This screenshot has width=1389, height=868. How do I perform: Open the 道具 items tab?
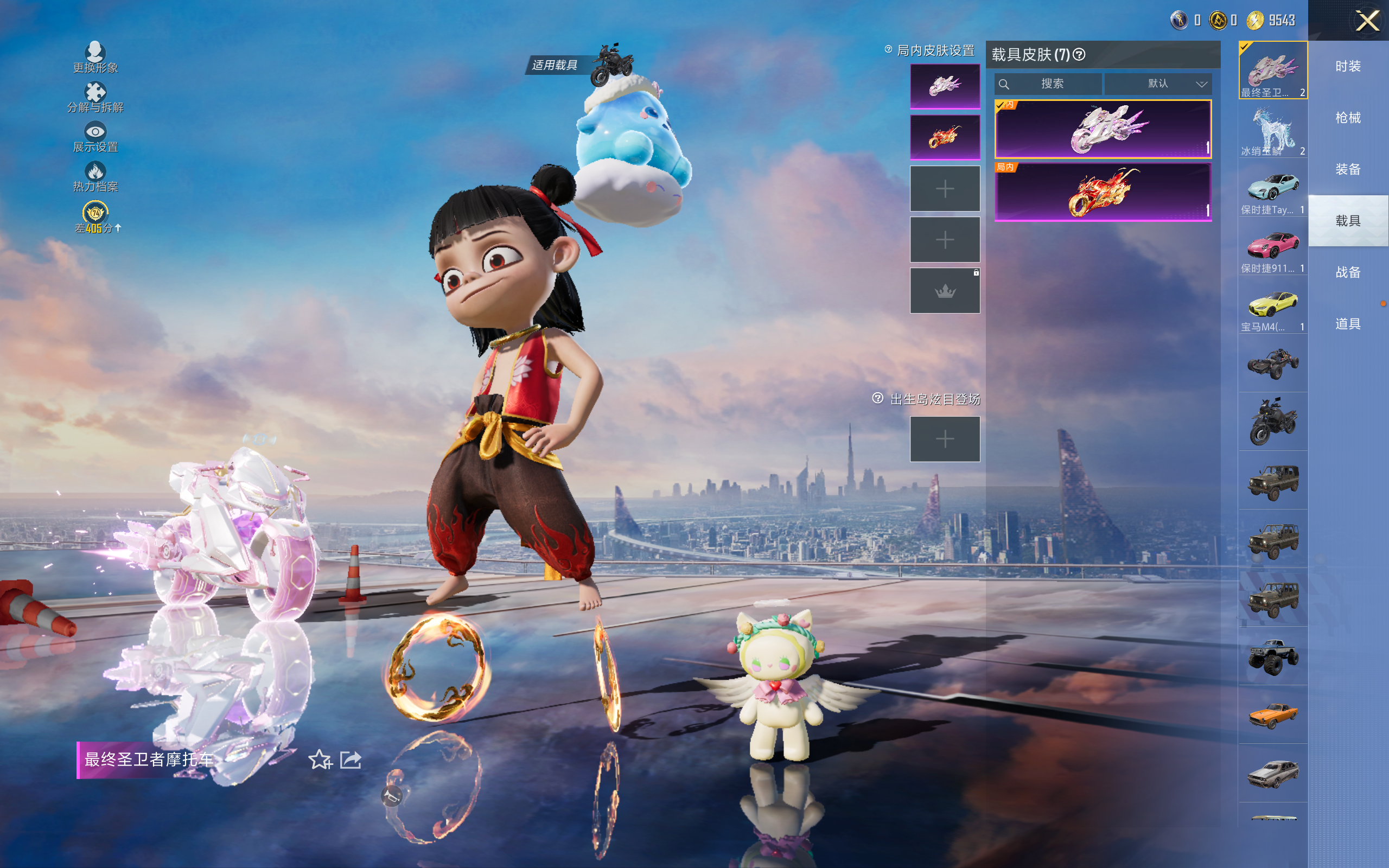[x=1348, y=324]
